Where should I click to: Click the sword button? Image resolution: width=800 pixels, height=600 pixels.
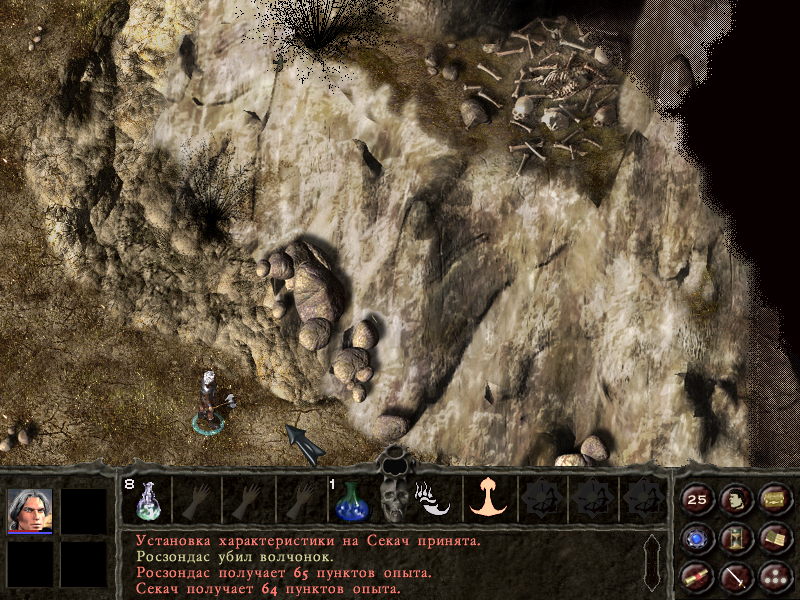pyautogui.click(x=735, y=578)
